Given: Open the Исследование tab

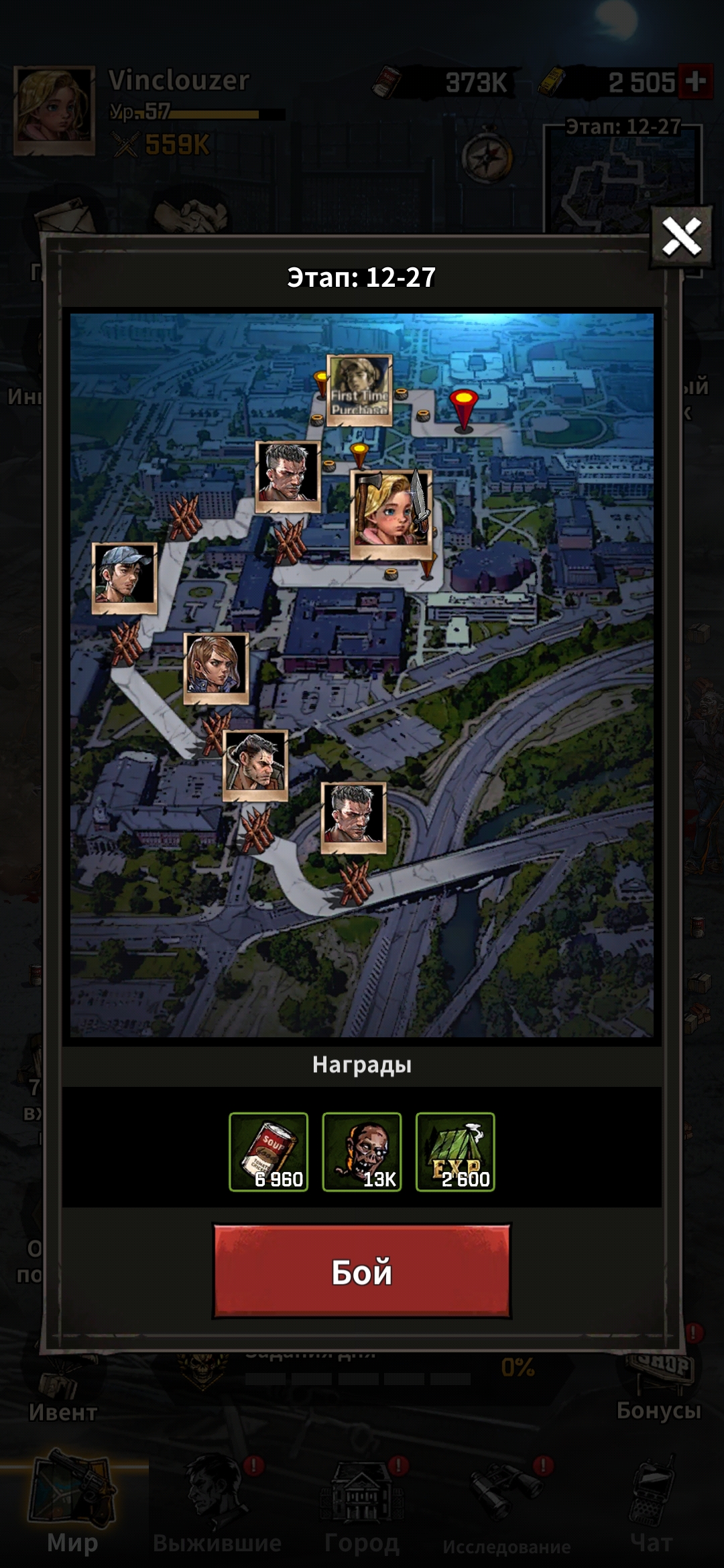Looking at the screenshot, I should (507, 1508).
